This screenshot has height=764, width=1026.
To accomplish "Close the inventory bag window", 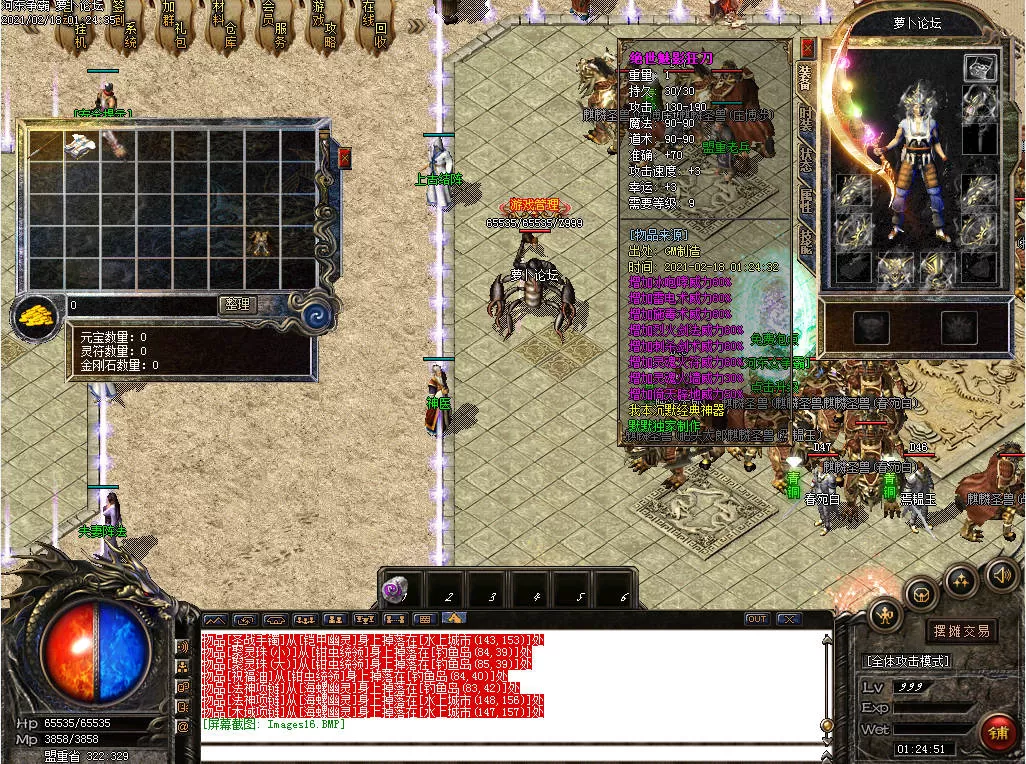I will [345, 158].
